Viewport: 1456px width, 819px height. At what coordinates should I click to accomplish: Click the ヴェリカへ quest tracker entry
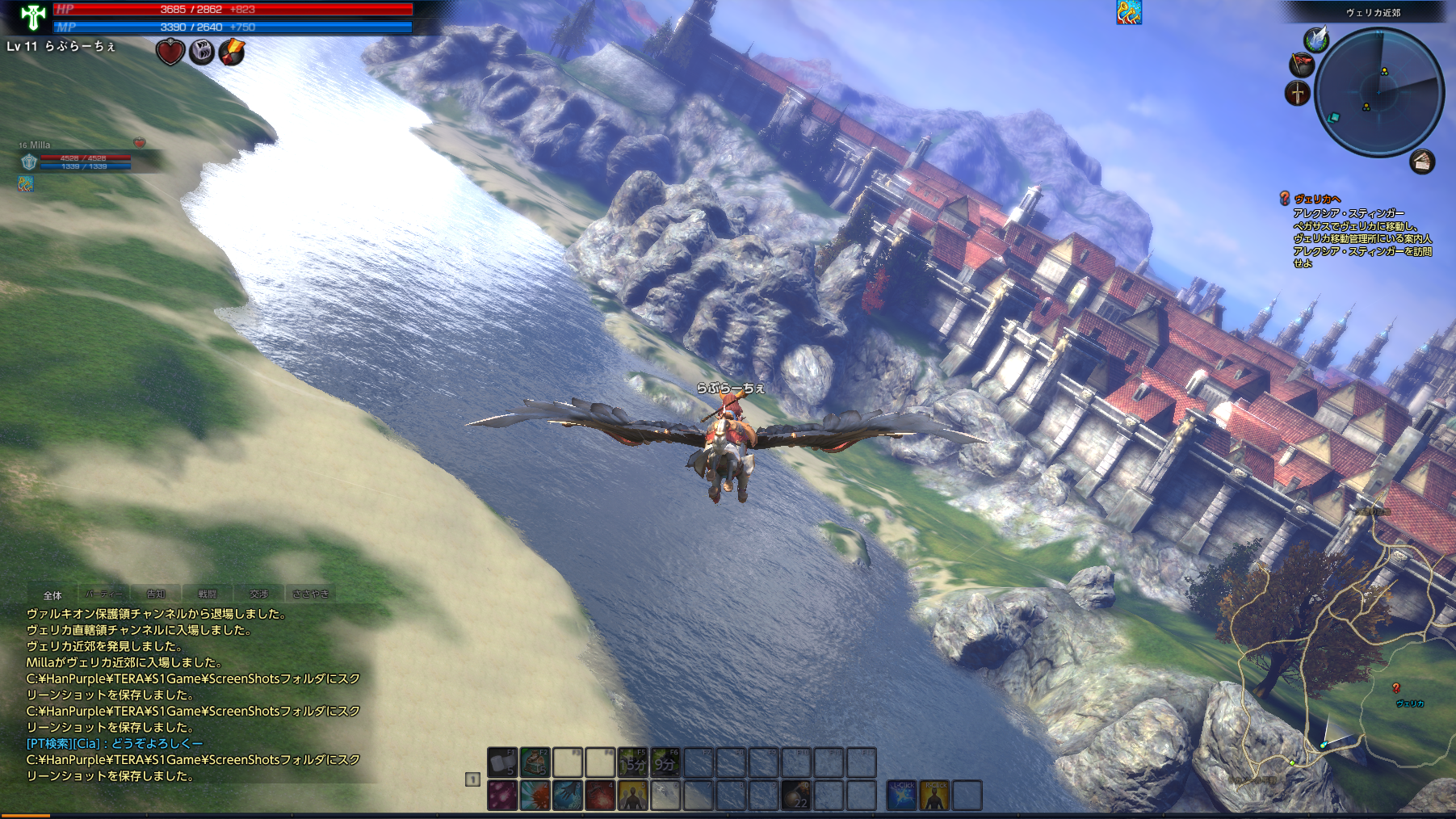coord(1317,199)
